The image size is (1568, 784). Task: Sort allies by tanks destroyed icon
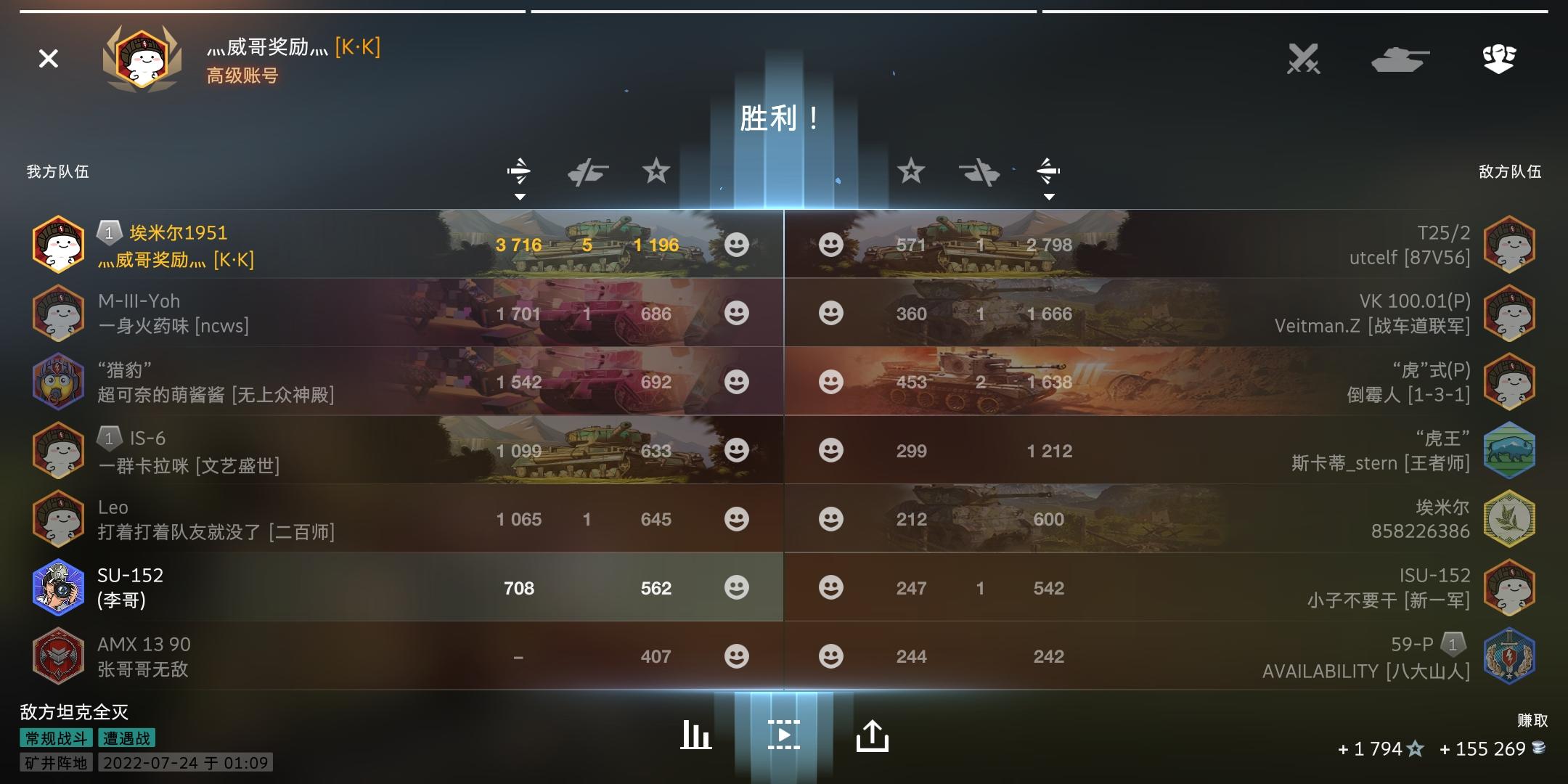pyautogui.click(x=588, y=172)
